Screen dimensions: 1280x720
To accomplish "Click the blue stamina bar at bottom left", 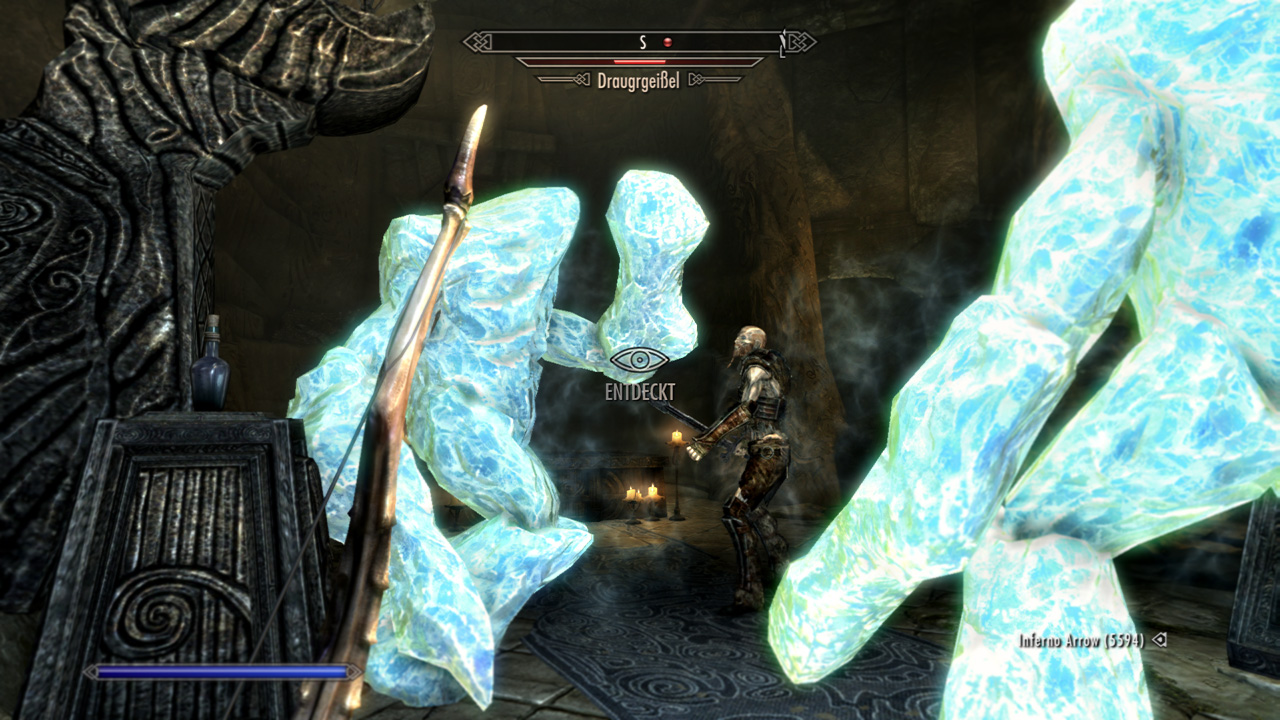I will coord(220,672).
